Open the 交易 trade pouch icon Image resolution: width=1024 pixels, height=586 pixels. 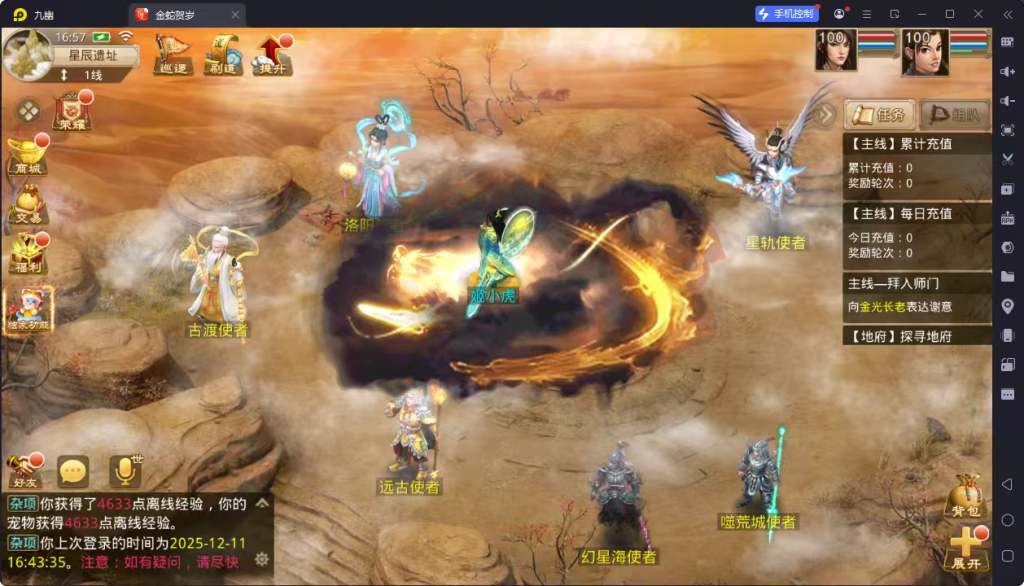point(28,205)
